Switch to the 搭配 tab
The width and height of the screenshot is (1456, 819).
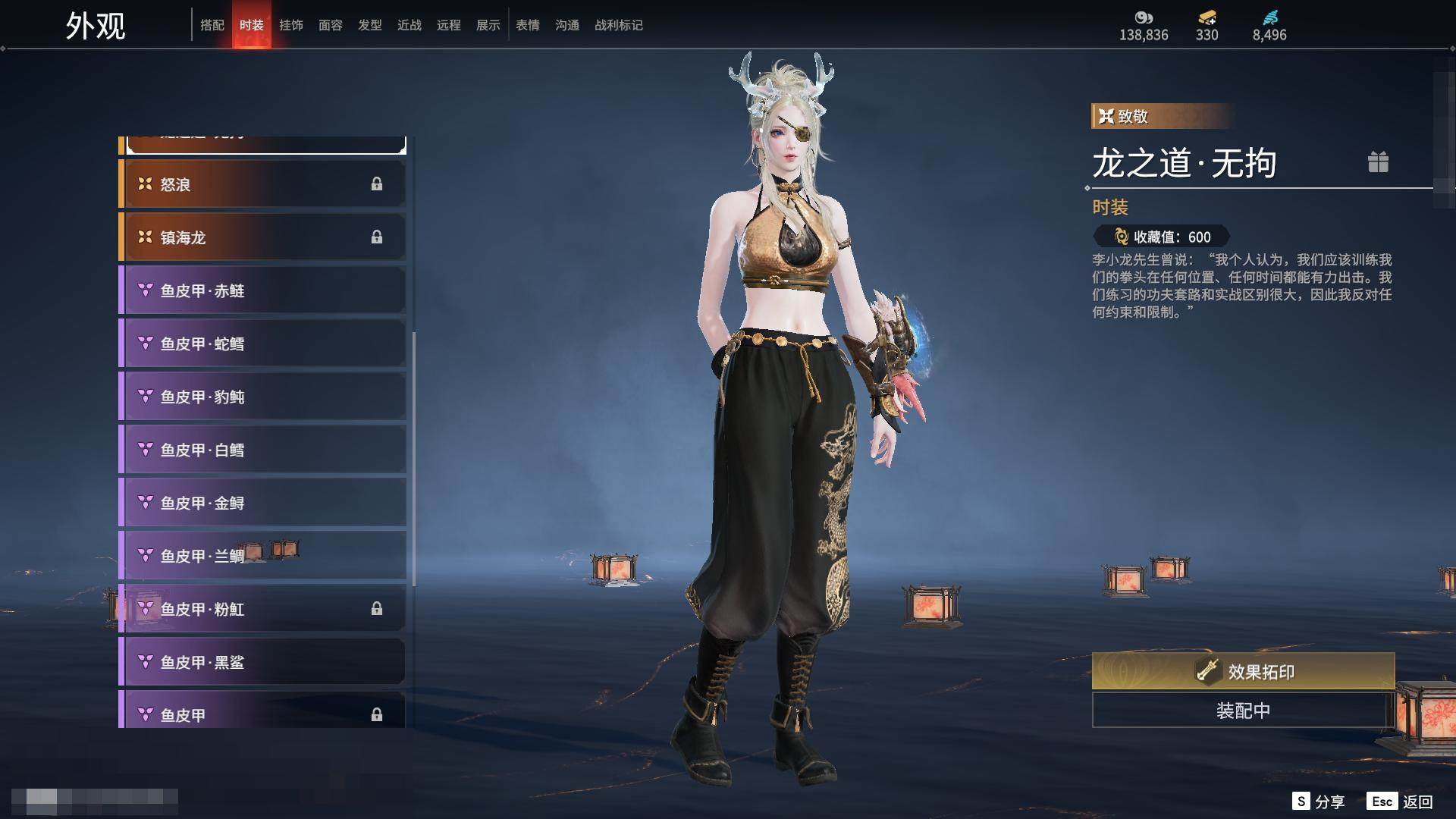coord(212,25)
